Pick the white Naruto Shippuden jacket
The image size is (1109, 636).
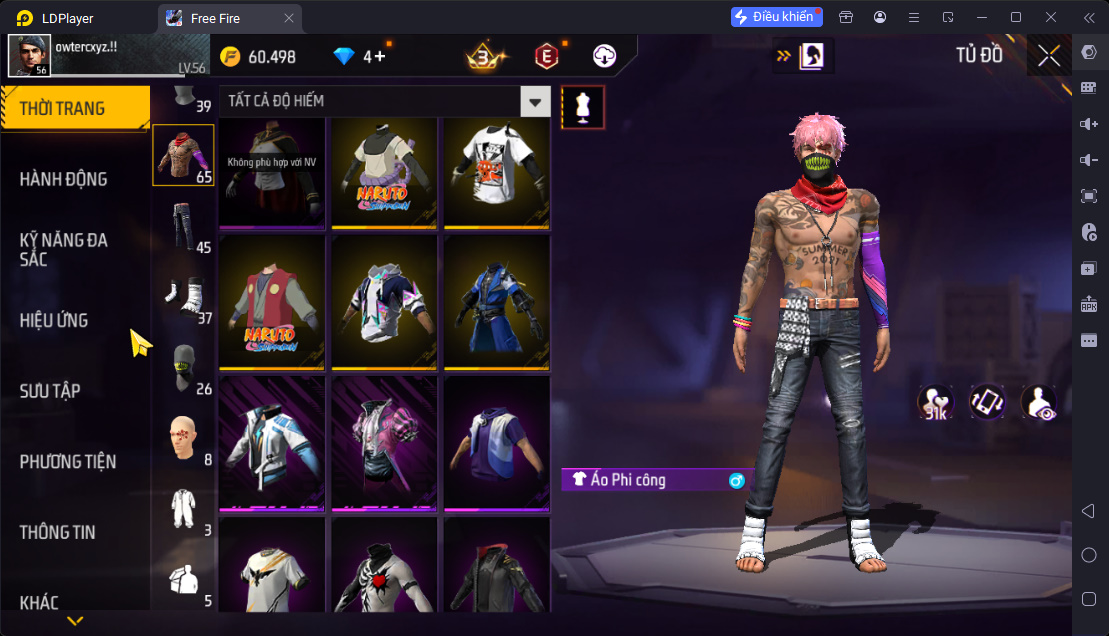tap(385, 172)
